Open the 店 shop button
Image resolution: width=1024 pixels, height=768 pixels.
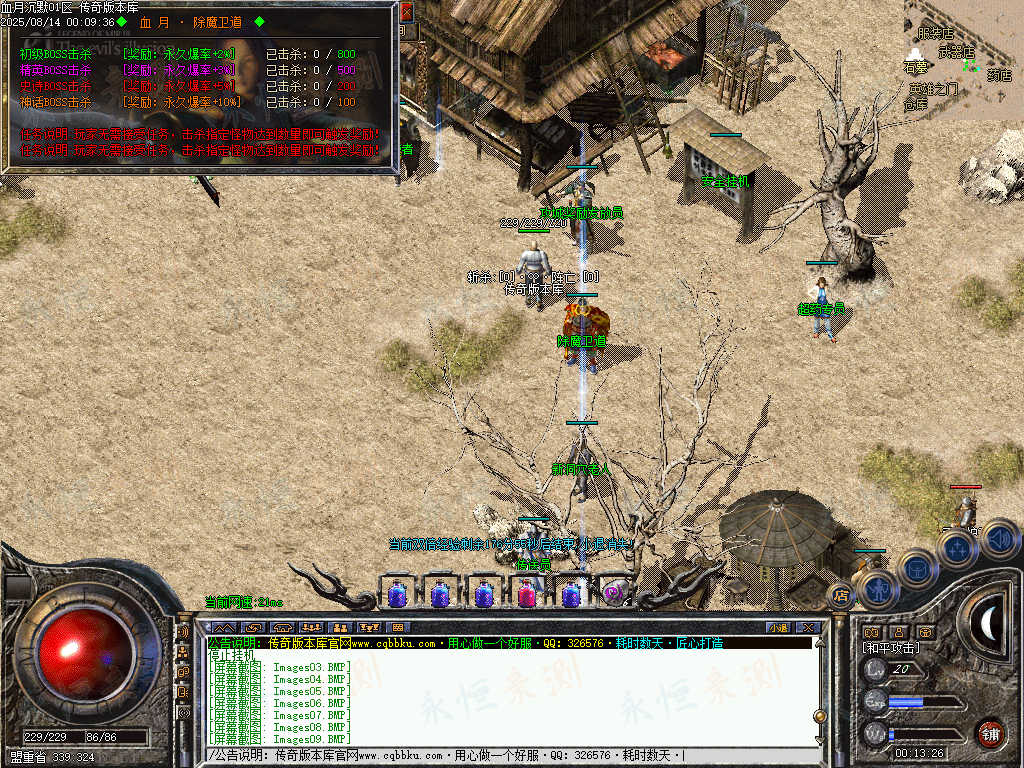click(x=840, y=595)
